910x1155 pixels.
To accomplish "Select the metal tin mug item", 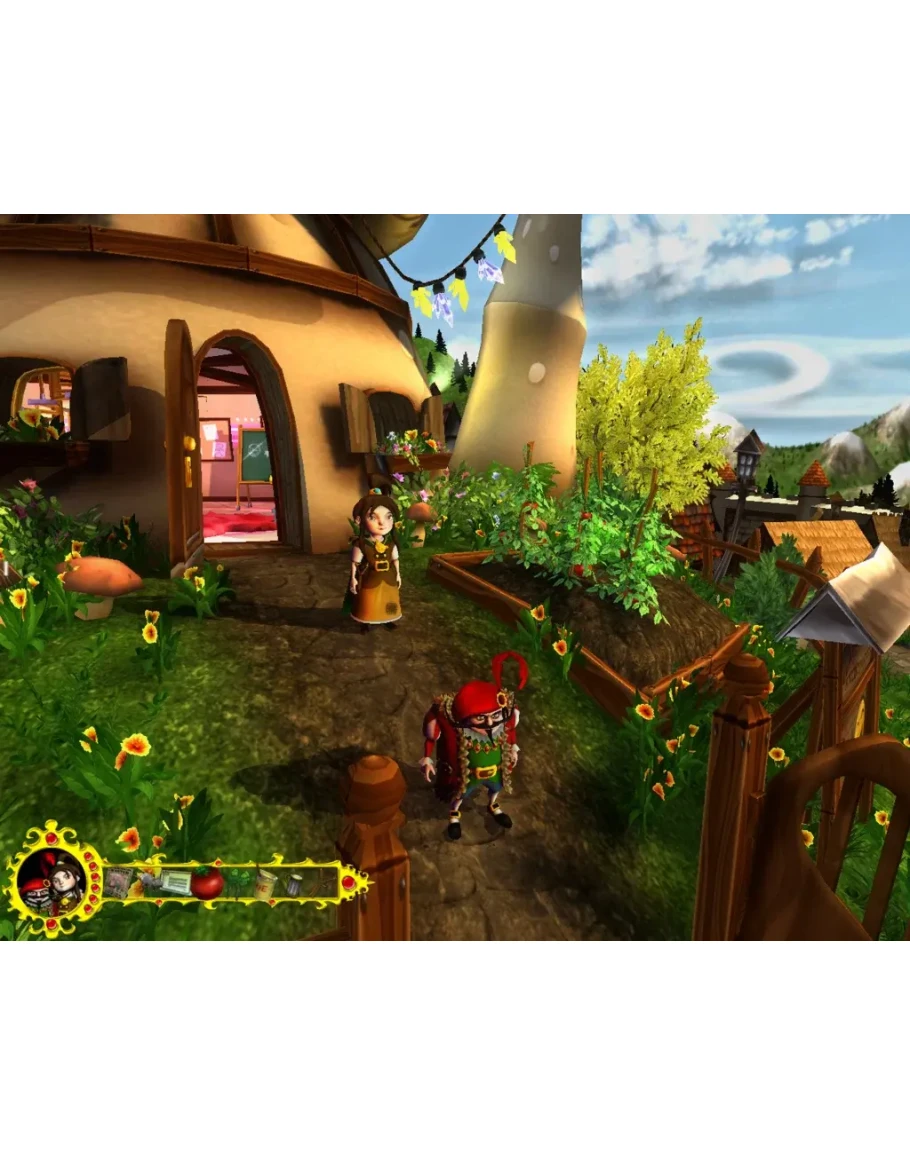I will point(294,884).
